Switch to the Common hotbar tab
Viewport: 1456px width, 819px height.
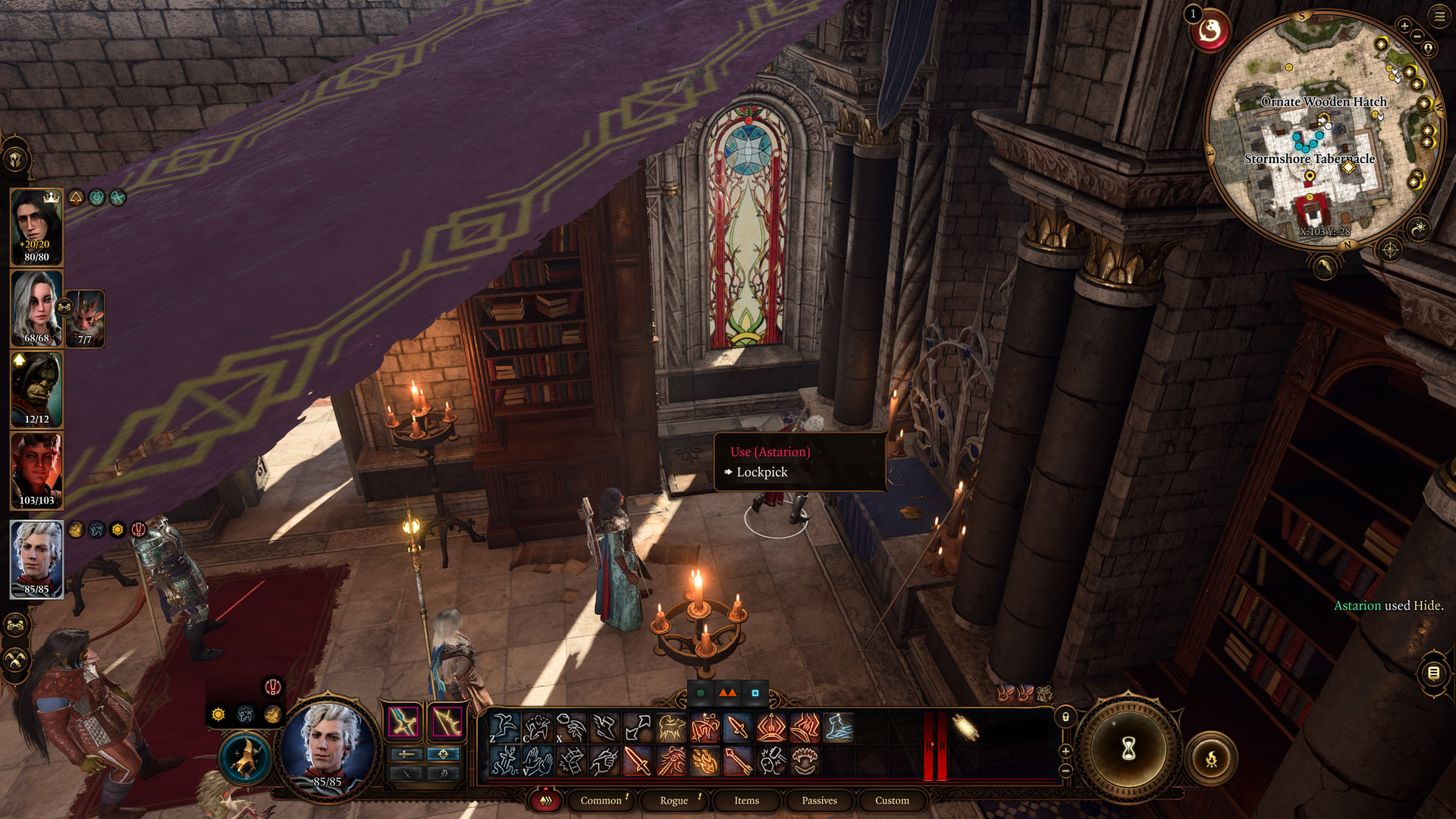[x=601, y=800]
